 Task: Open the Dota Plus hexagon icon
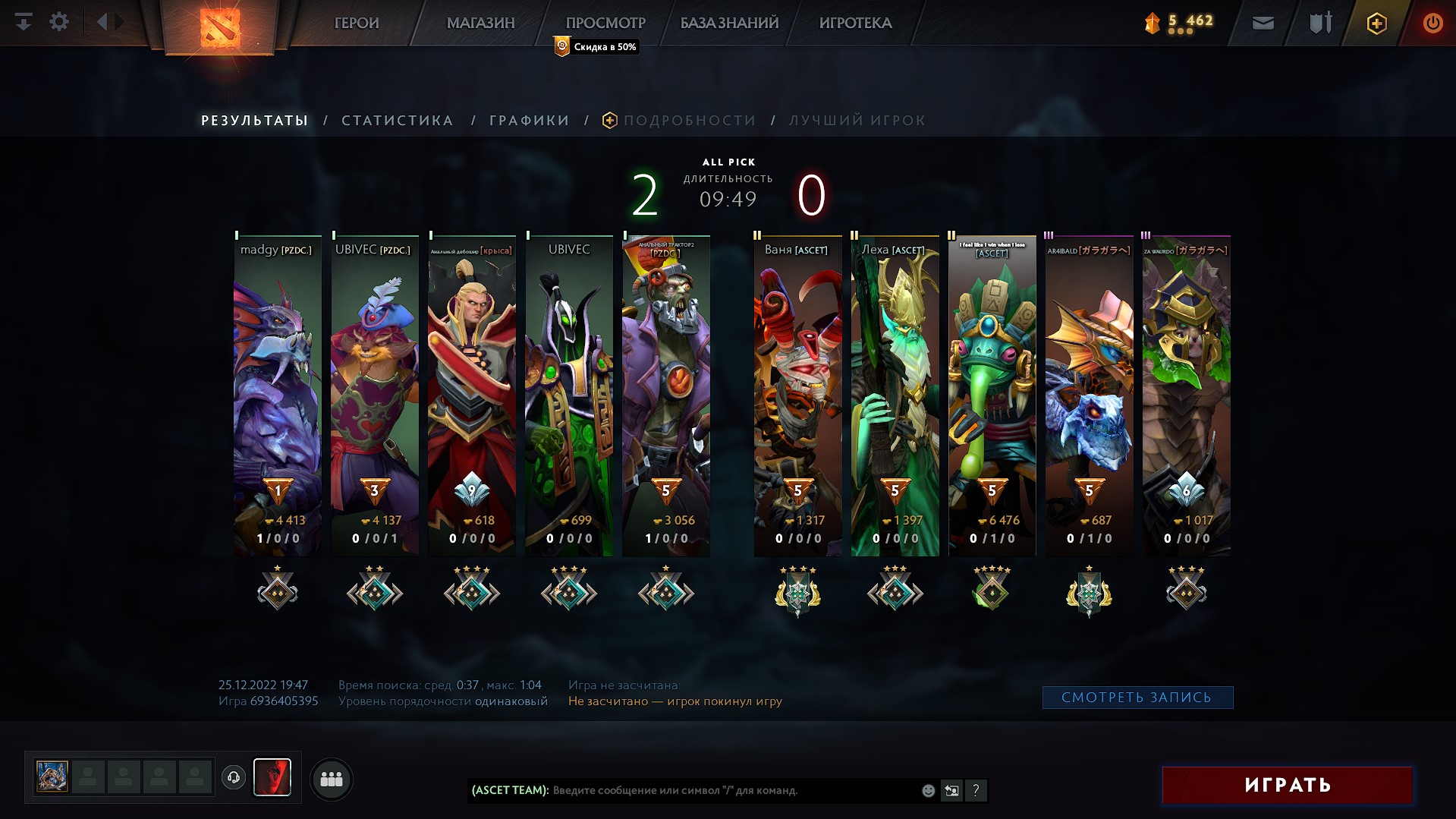1376,23
